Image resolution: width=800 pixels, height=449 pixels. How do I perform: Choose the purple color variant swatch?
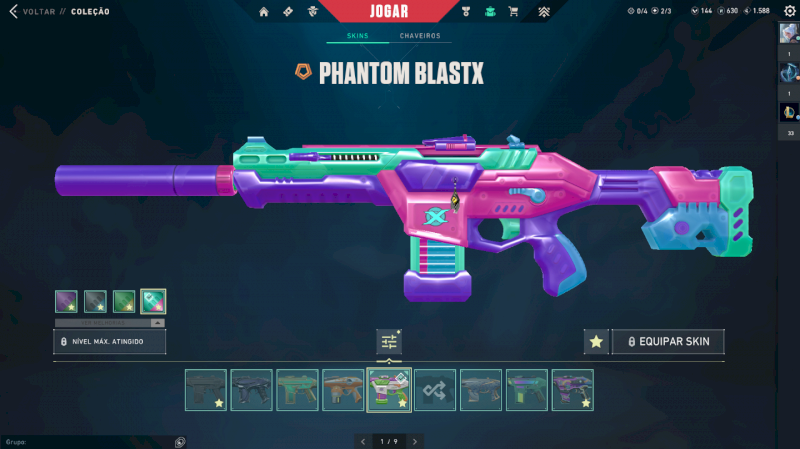(x=67, y=301)
